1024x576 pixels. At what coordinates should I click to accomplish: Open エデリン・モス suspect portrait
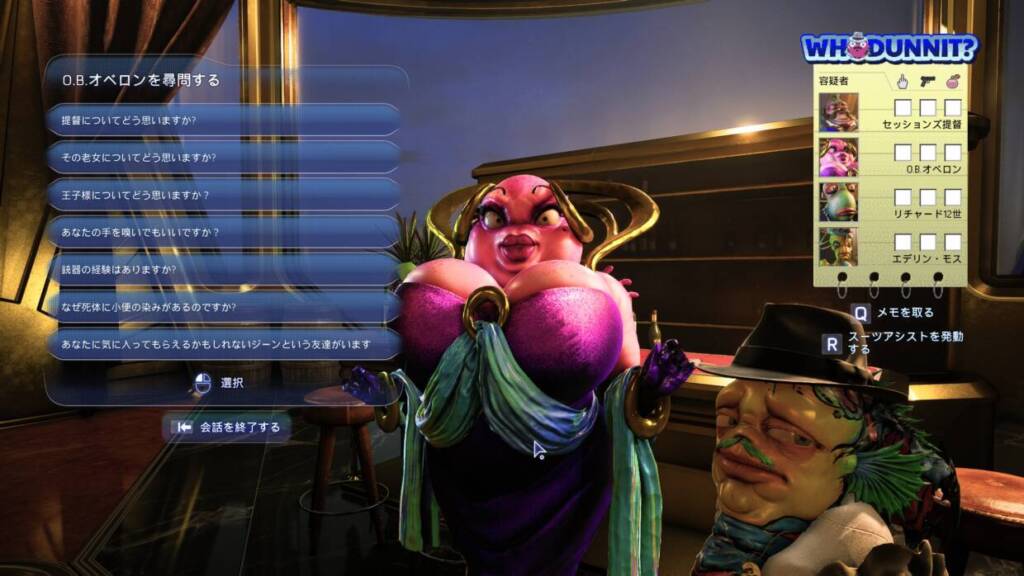tap(838, 246)
